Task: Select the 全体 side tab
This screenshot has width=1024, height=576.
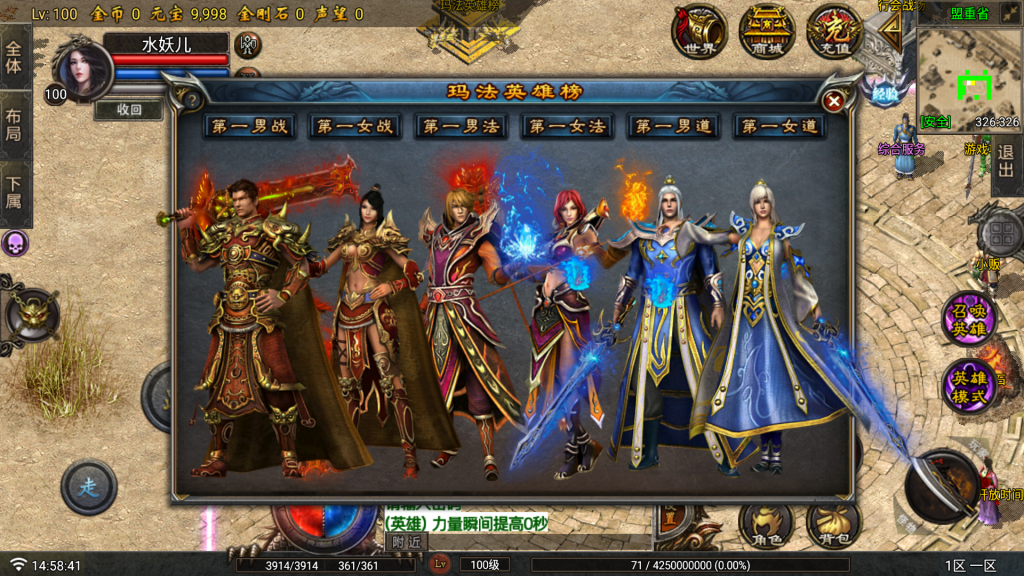Action: click(14, 57)
